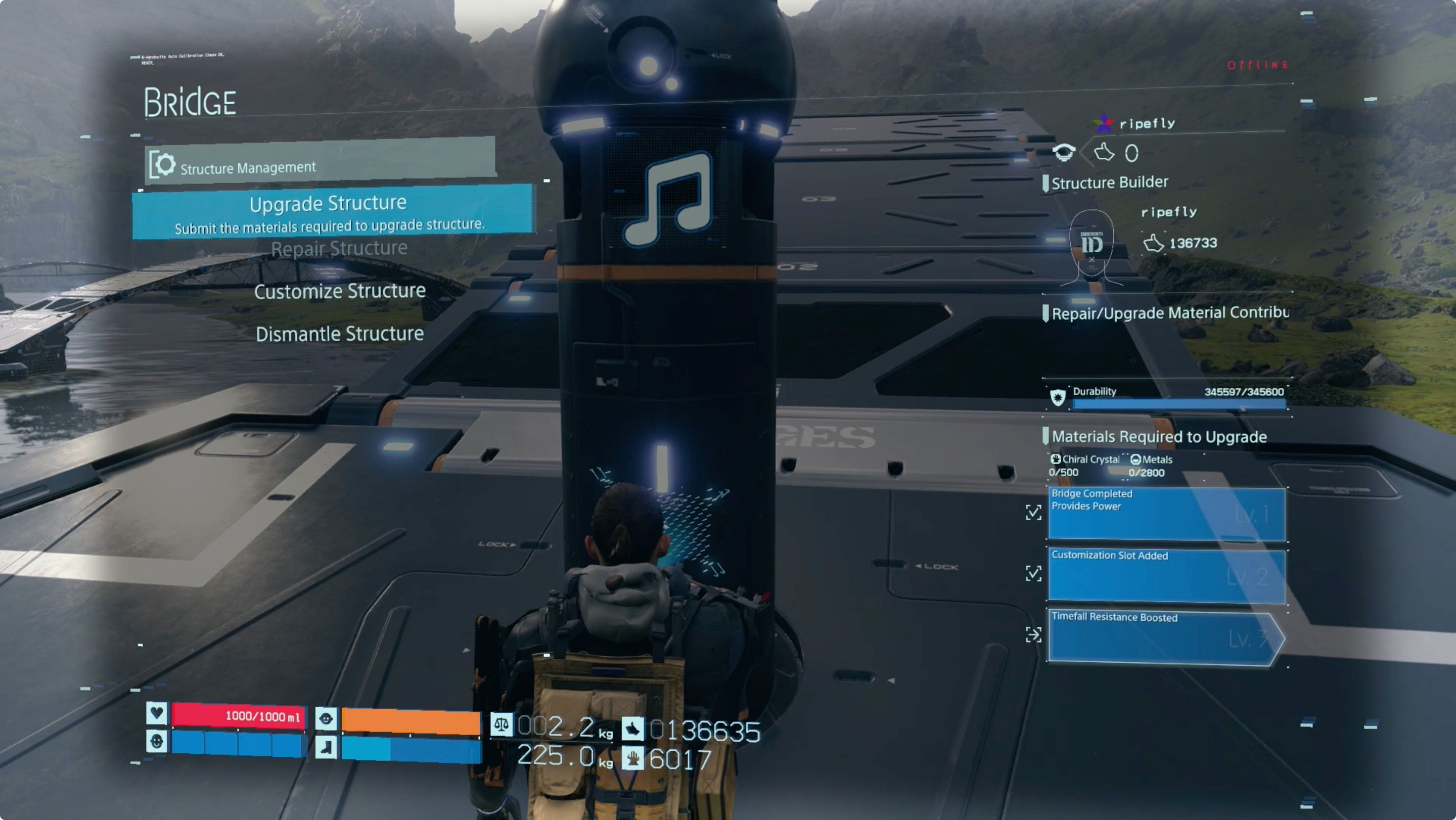1456x820 pixels.
Task: Select the Metals material icon
Action: (1135, 460)
